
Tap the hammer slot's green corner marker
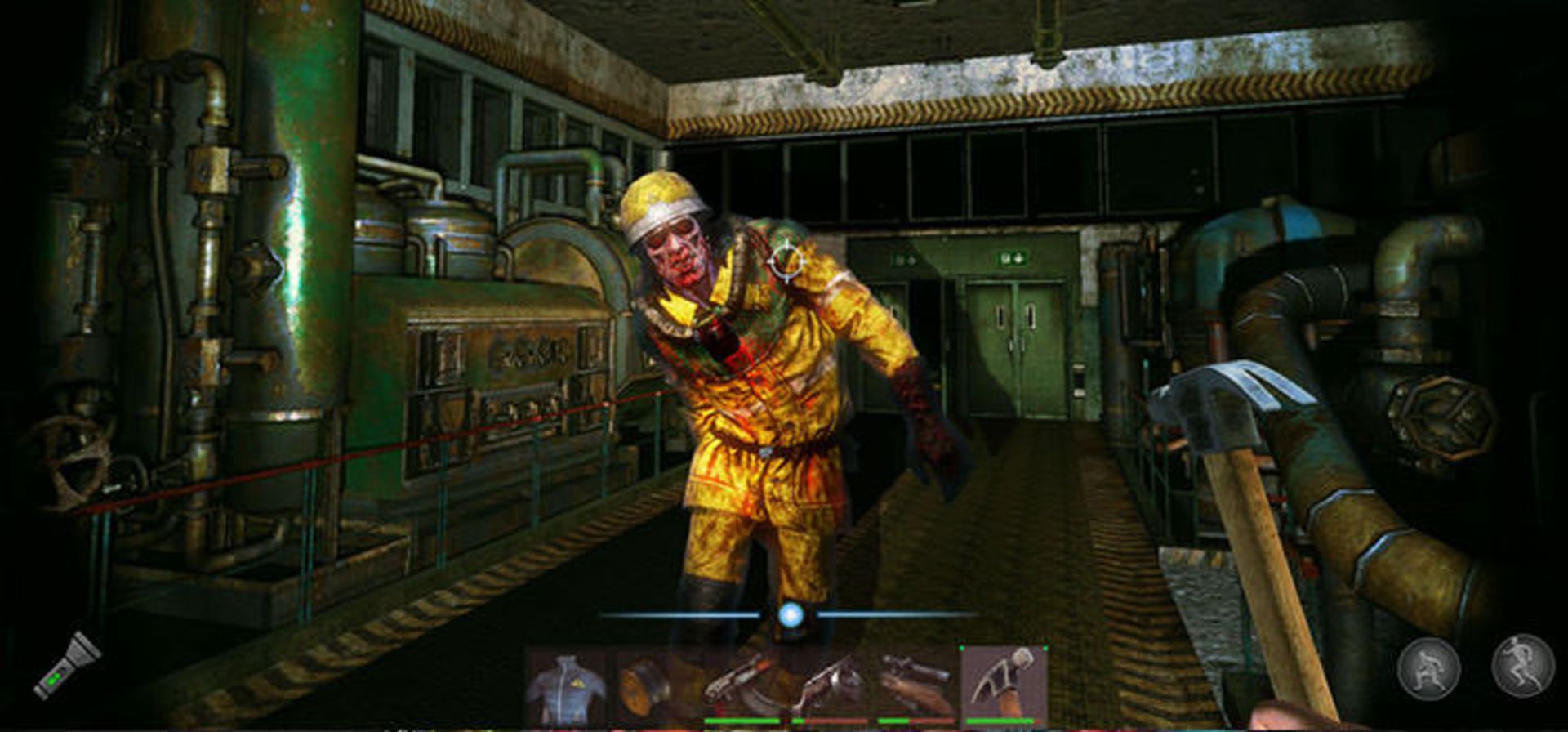(x=962, y=649)
